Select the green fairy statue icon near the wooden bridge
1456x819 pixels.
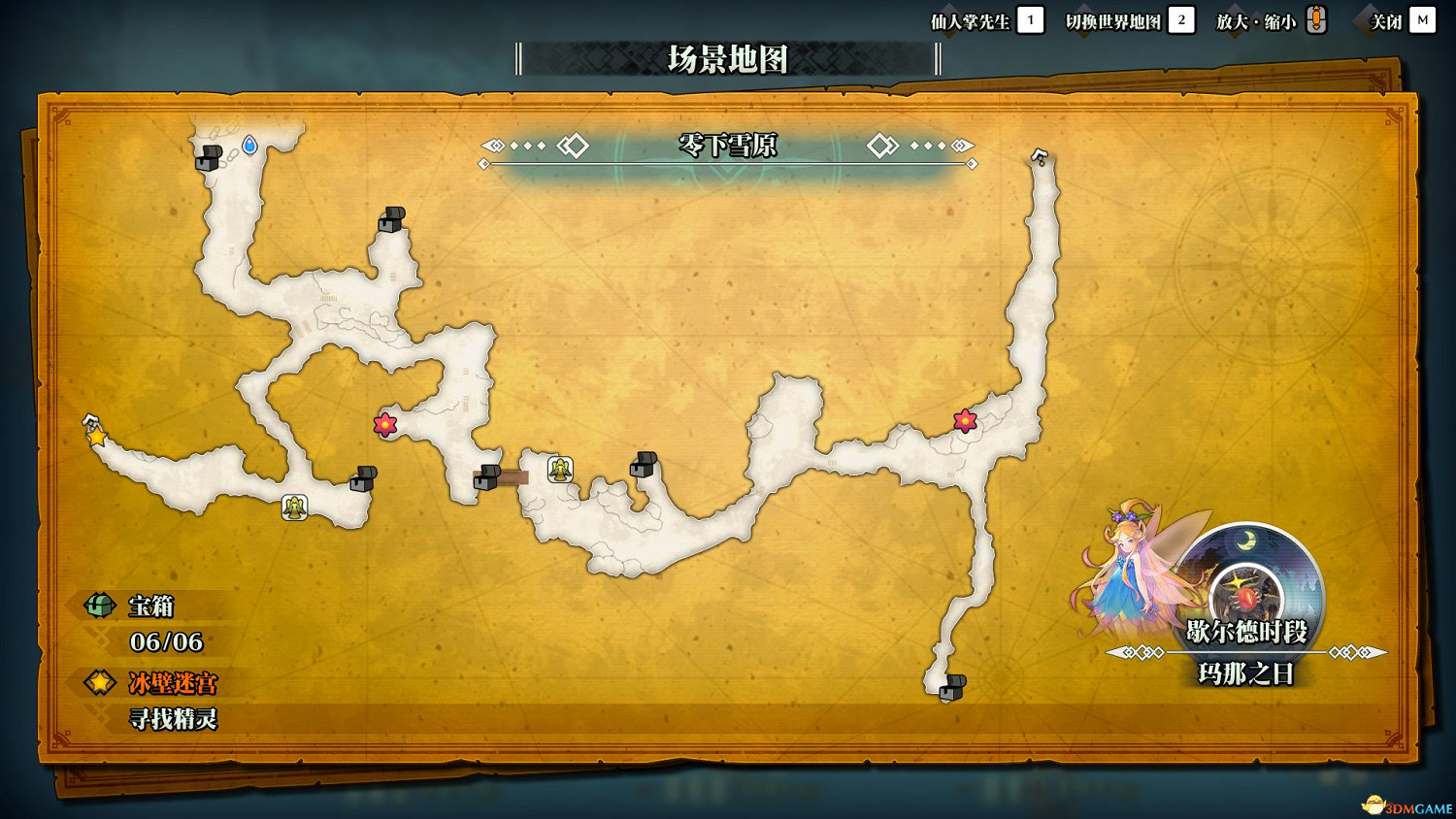click(x=559, y=469)
